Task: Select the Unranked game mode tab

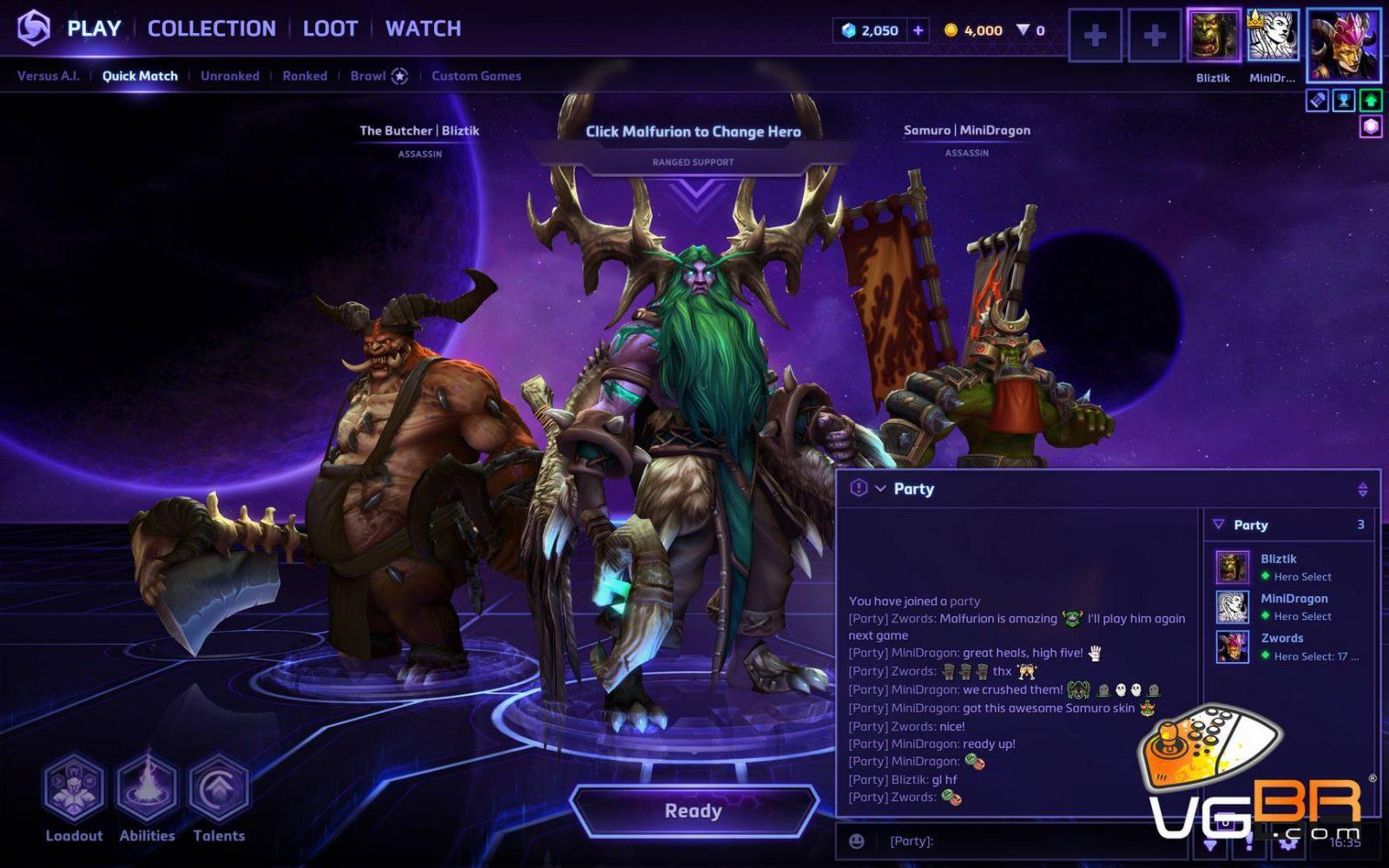Action: [x=229, y=76]
